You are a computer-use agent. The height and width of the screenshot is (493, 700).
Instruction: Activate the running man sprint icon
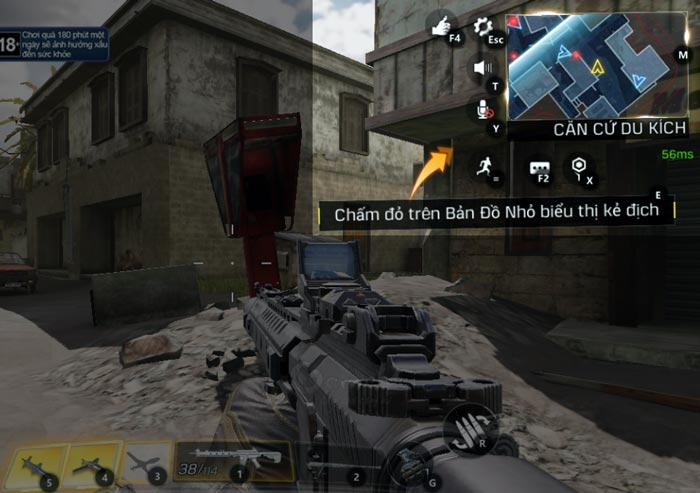point(486,167)
